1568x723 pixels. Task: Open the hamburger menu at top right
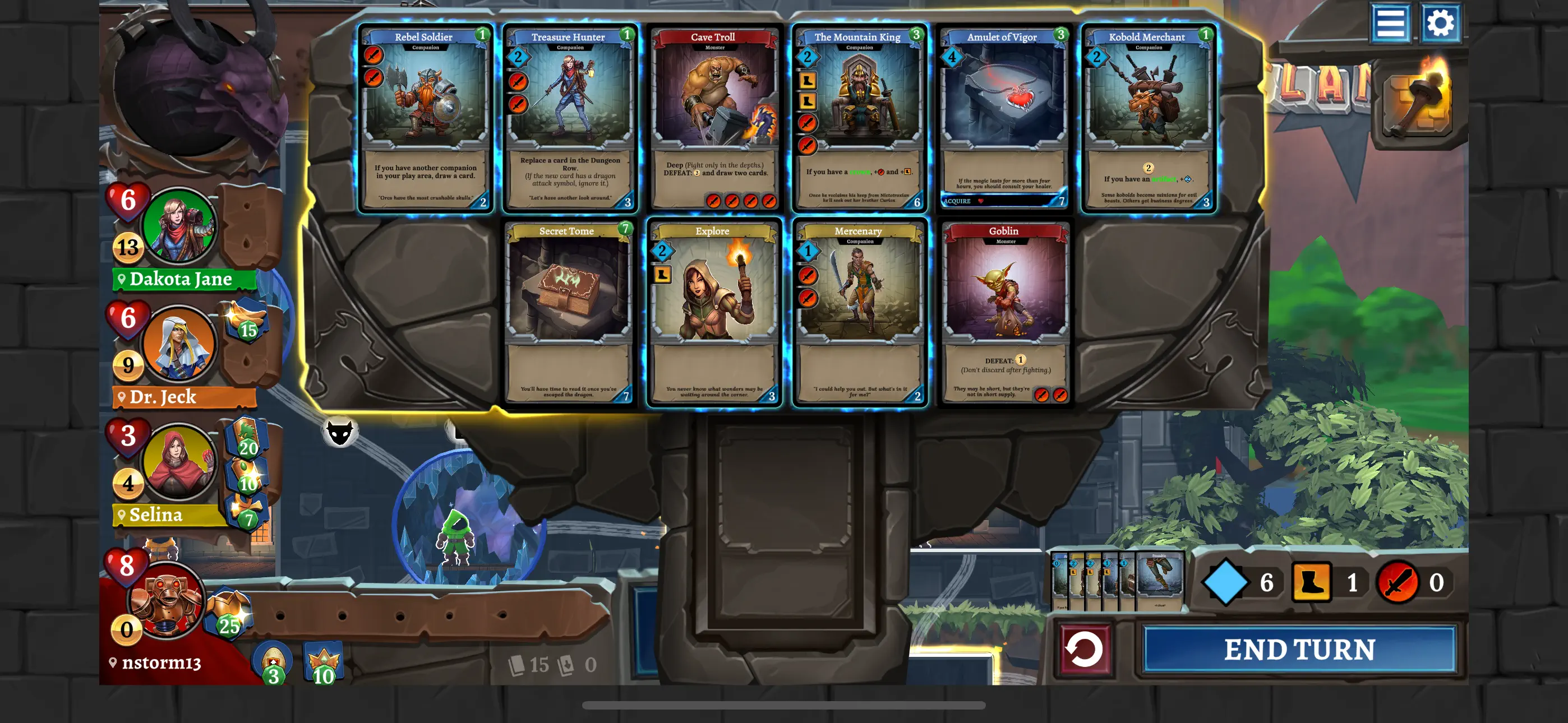coord(1391,24)
